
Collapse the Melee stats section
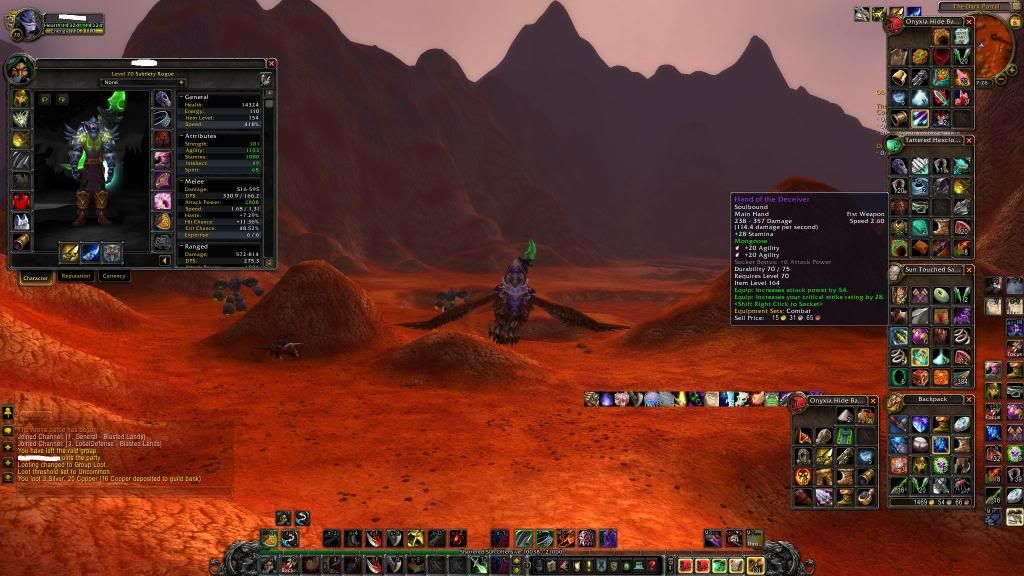181,181
